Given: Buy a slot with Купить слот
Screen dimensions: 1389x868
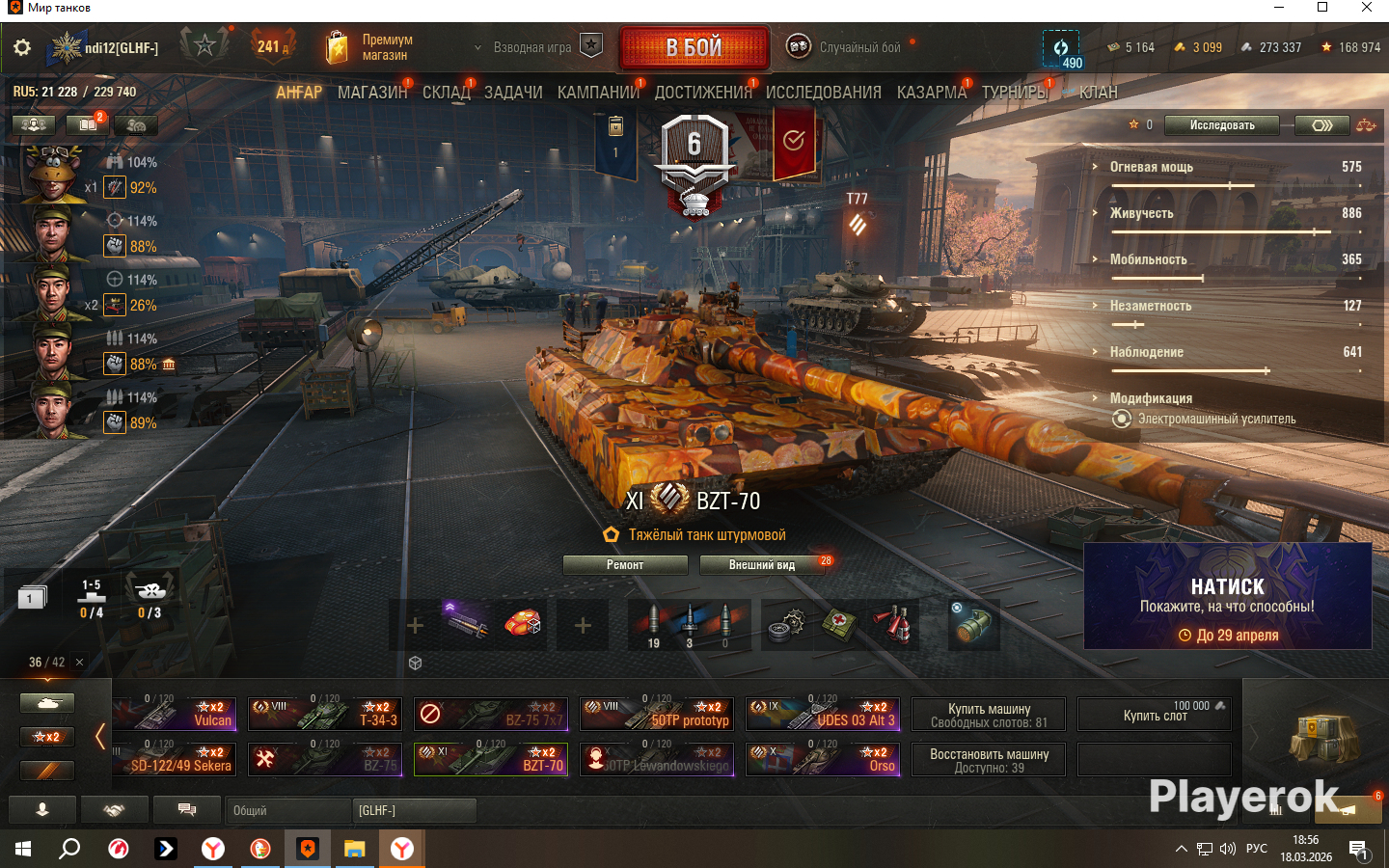Looking at the screenshot, I should pos(1155,715).
